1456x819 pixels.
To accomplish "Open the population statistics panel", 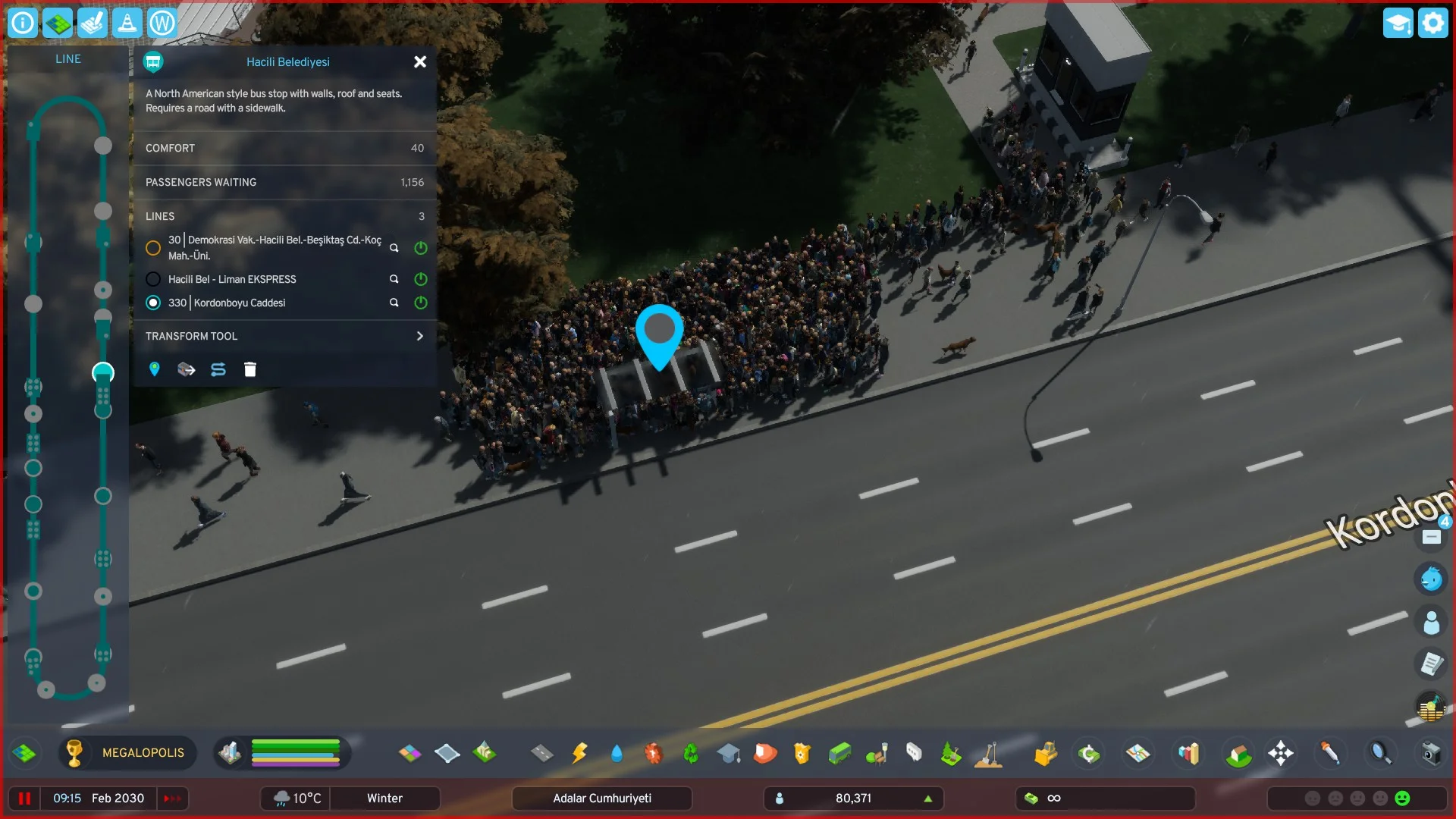I will 853,799.
